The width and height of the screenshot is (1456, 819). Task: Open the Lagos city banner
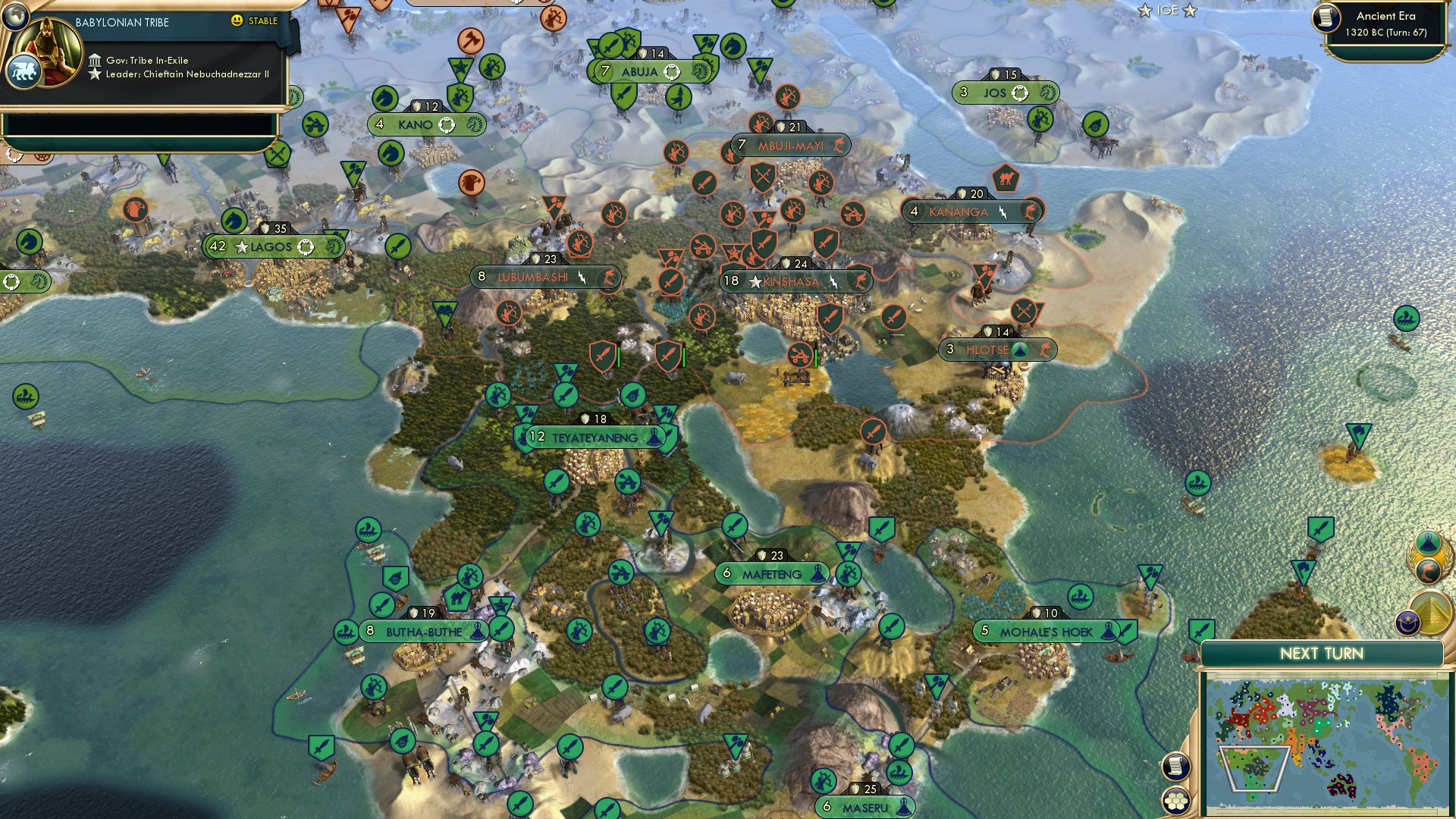click(x=270, y=246)
